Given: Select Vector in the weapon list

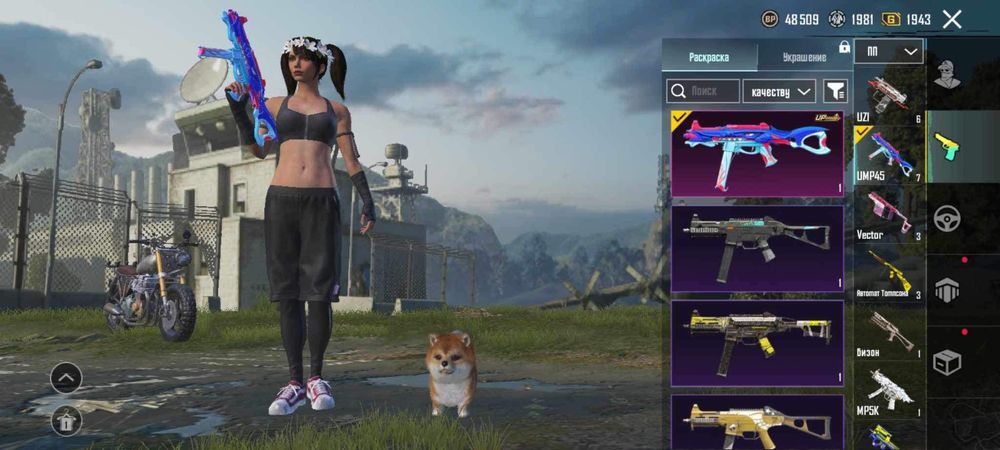Looking at the screenshot, I should (x=889, y=215).
